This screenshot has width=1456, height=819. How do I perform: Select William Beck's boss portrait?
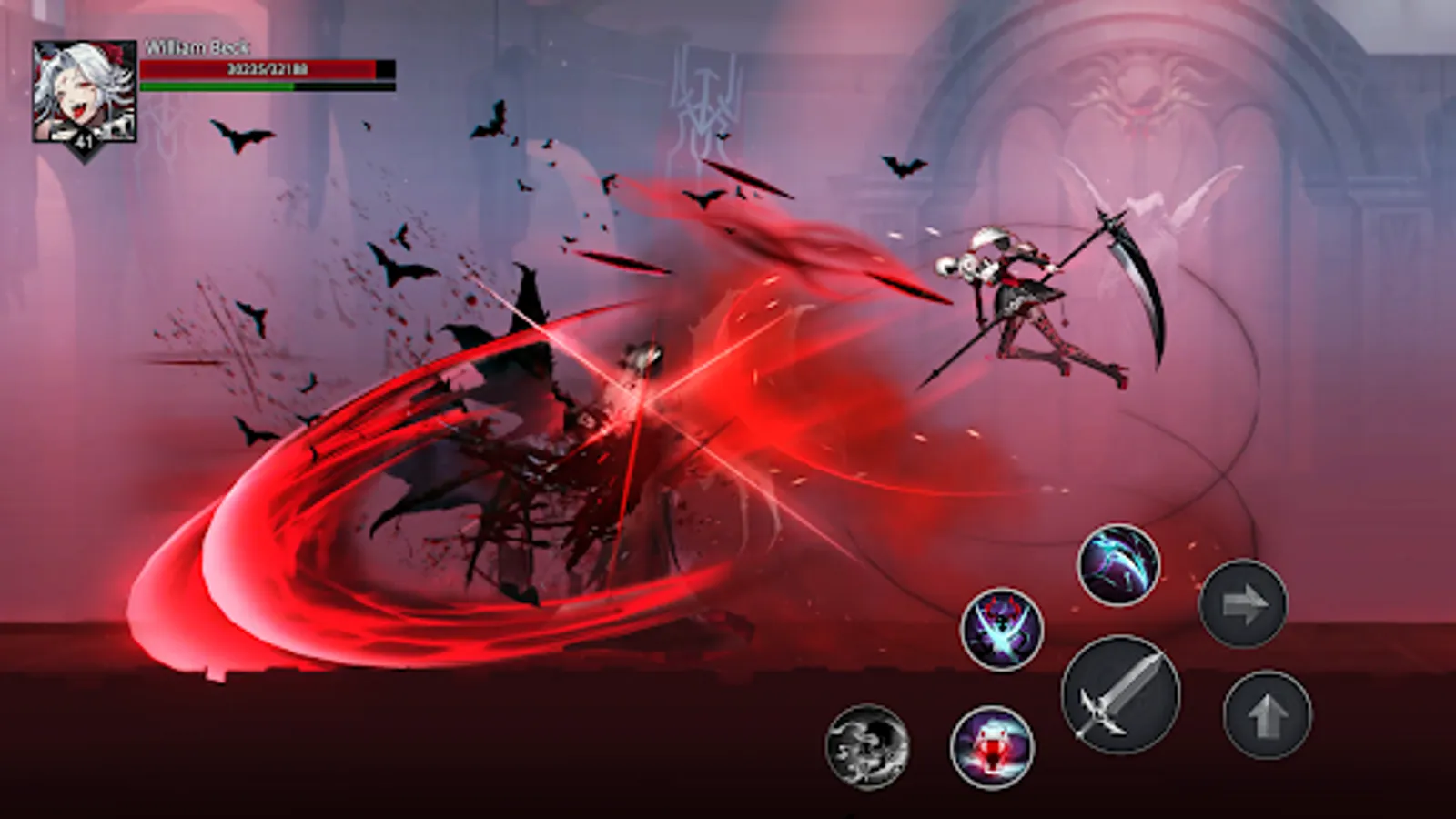(82, 86)
